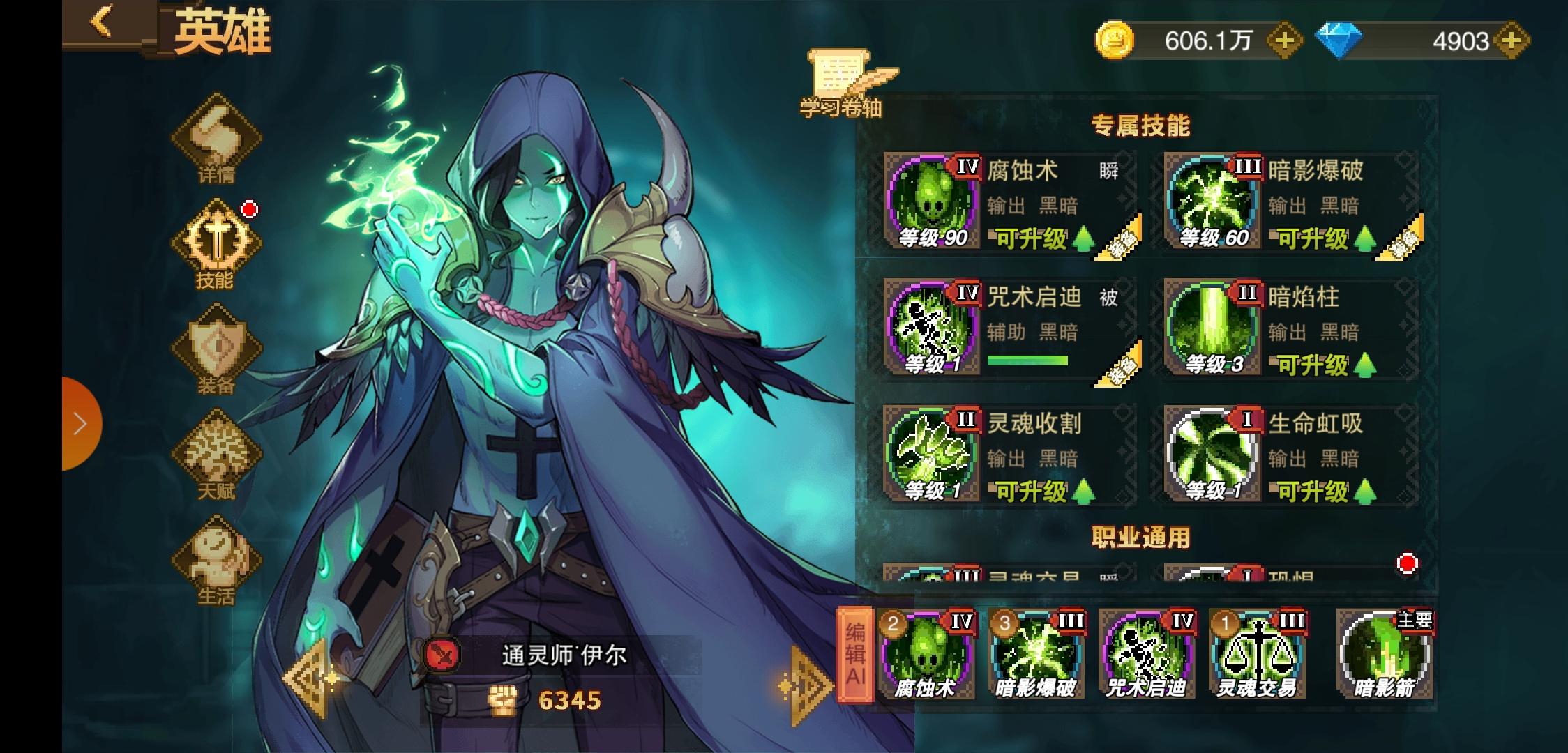Select the equipped 灵魂交易 skill slot

1257,655
